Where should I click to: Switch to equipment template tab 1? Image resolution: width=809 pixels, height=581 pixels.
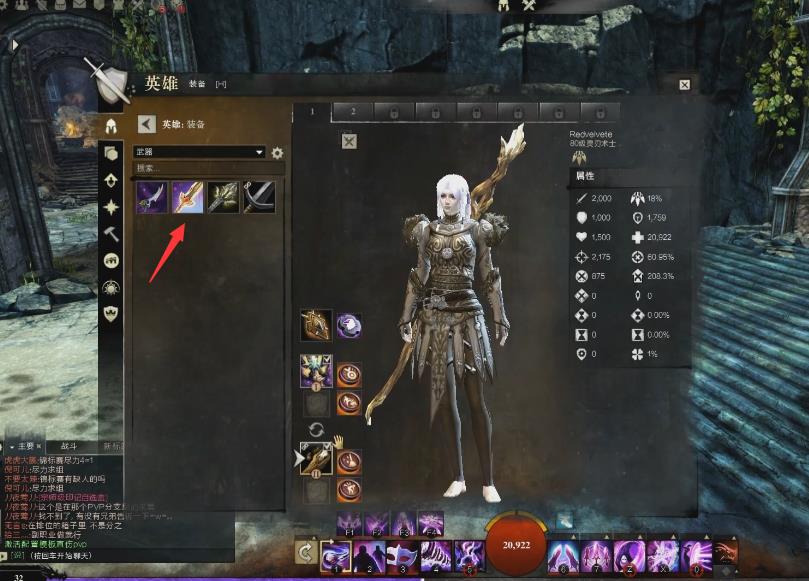click(311, 111)
